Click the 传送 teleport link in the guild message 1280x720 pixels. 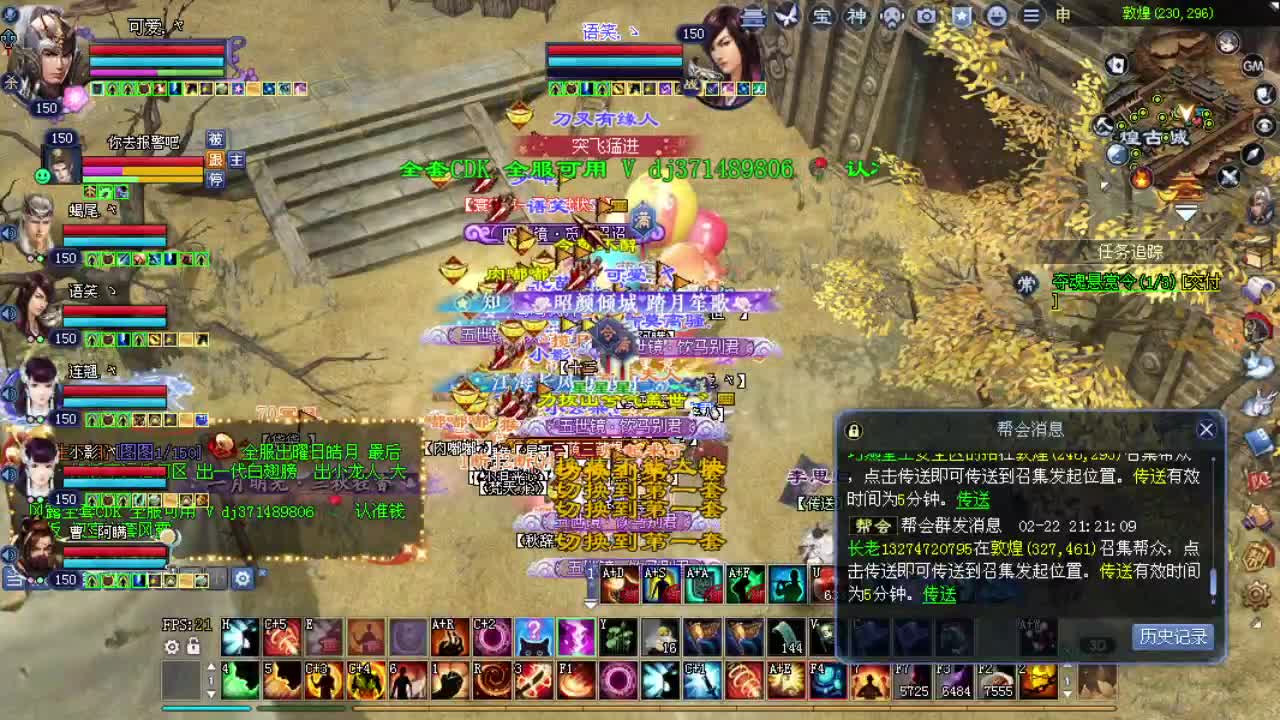939,595
